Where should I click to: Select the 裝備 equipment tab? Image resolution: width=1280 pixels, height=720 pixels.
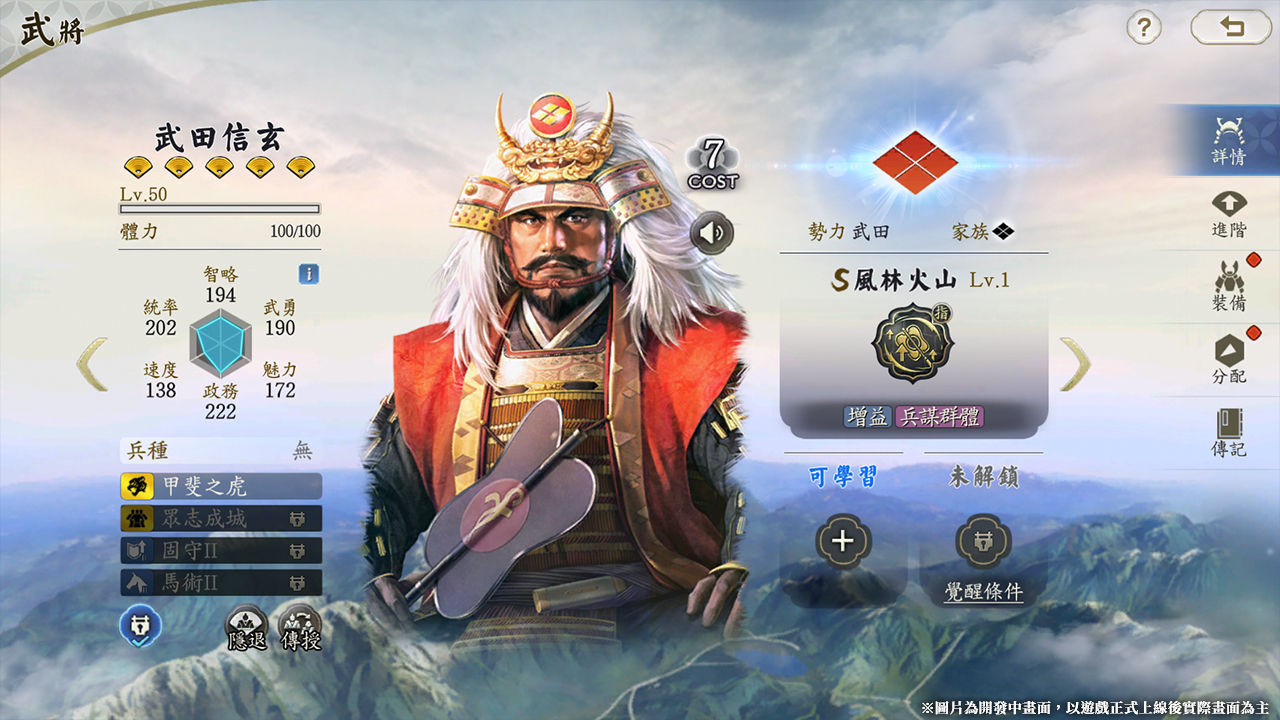pyautogui.click(x=1229, y=286)
